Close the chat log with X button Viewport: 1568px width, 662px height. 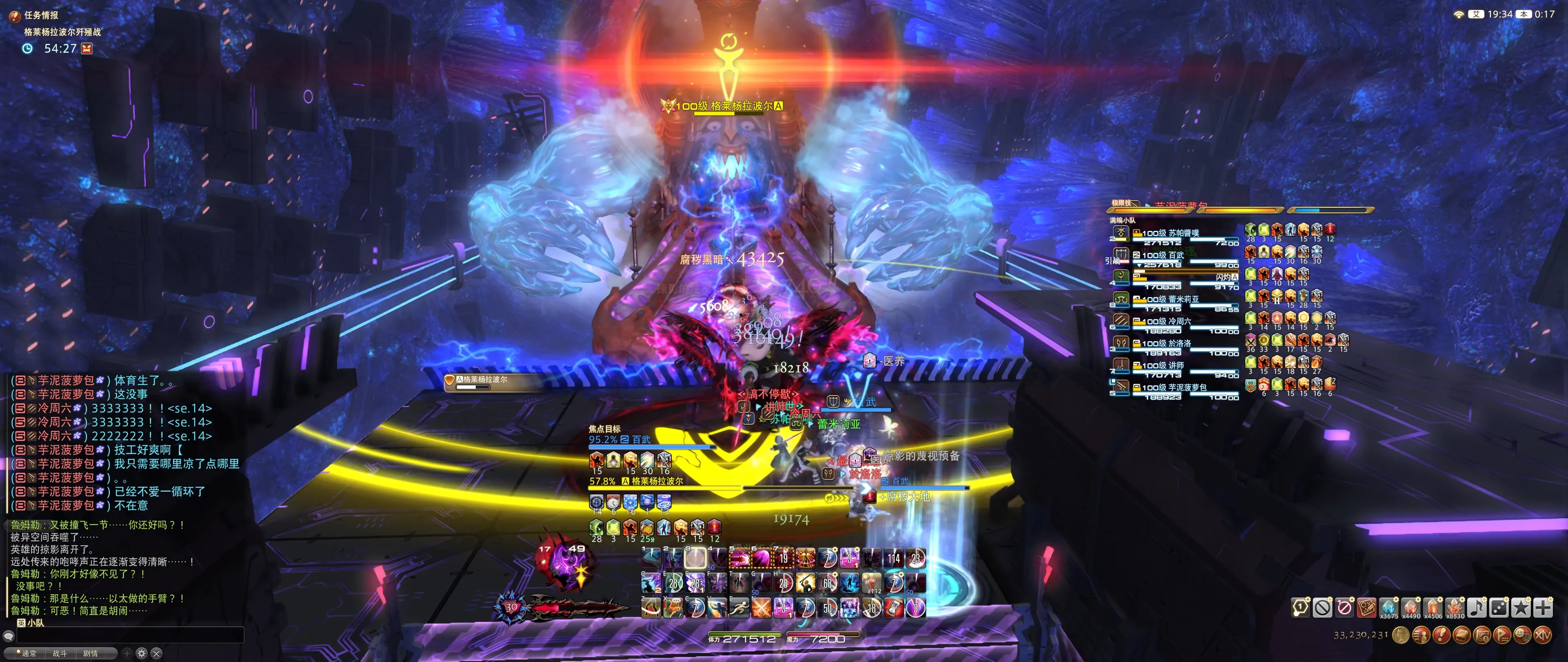pos(156,653)
